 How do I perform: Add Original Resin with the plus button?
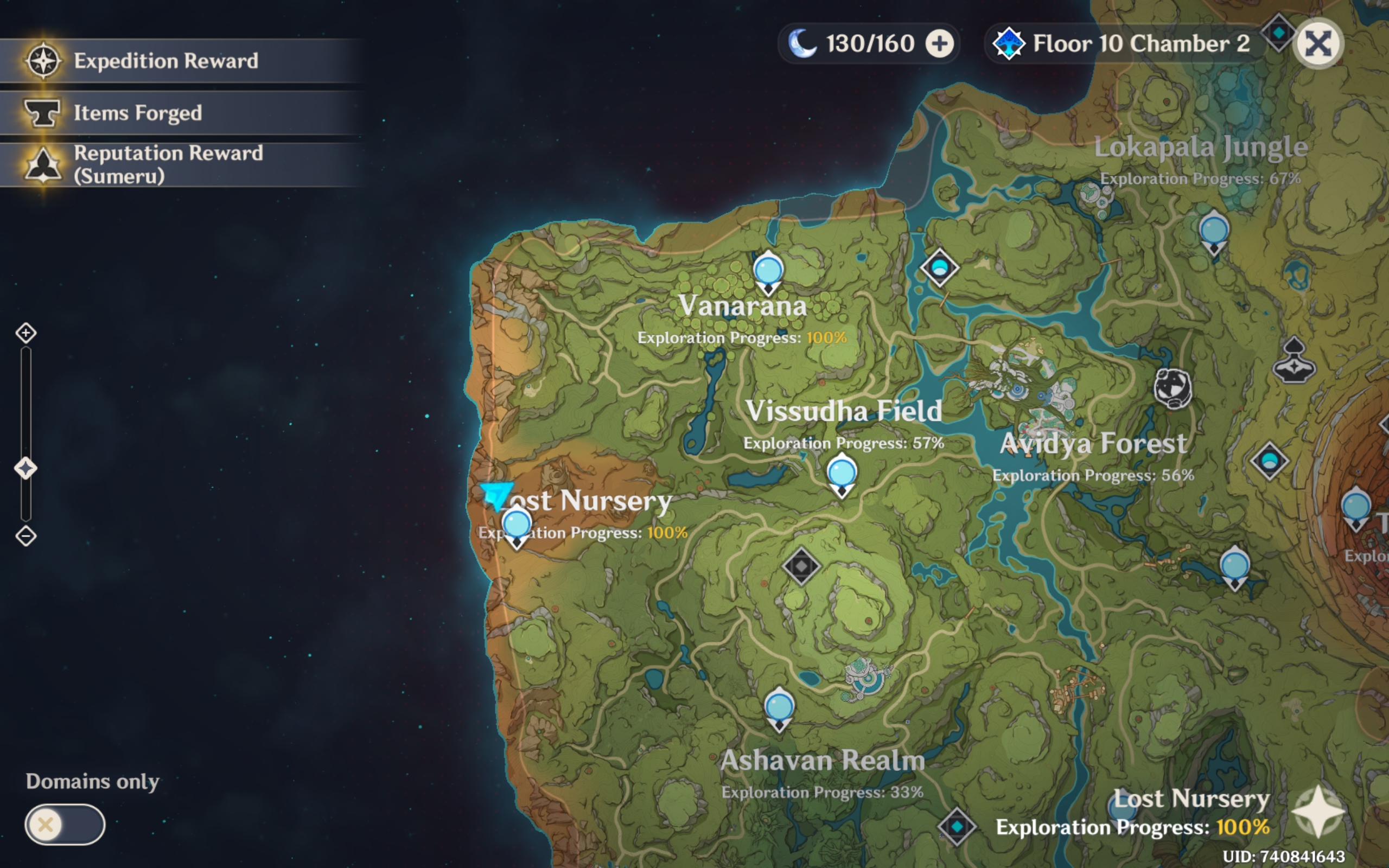(940, 44)
